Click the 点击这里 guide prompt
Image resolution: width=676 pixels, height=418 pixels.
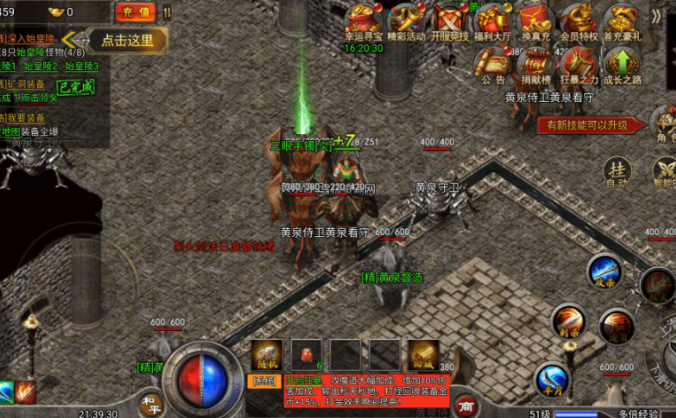click(128, 40)
